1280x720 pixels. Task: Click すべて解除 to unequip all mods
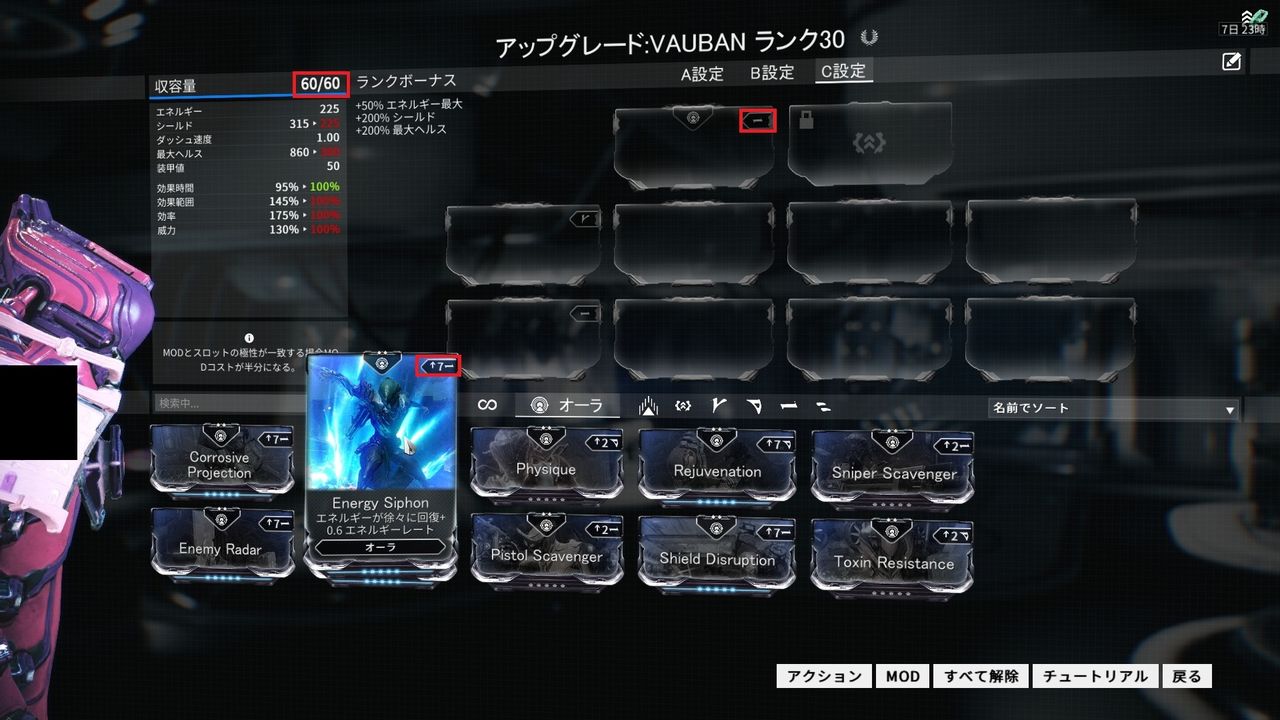[981, 676]
